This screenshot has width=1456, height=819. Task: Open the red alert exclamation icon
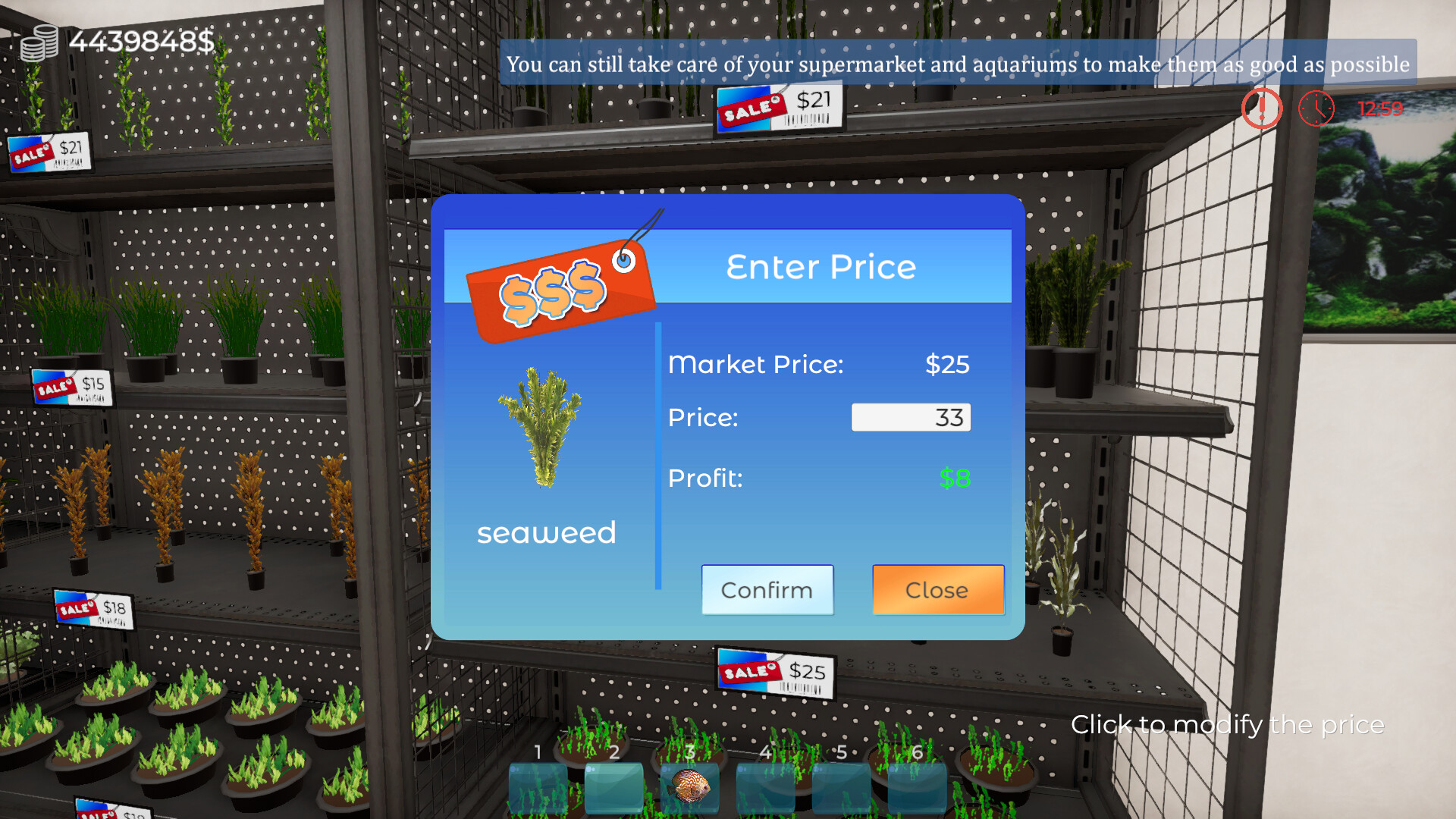click(1261, 108)
